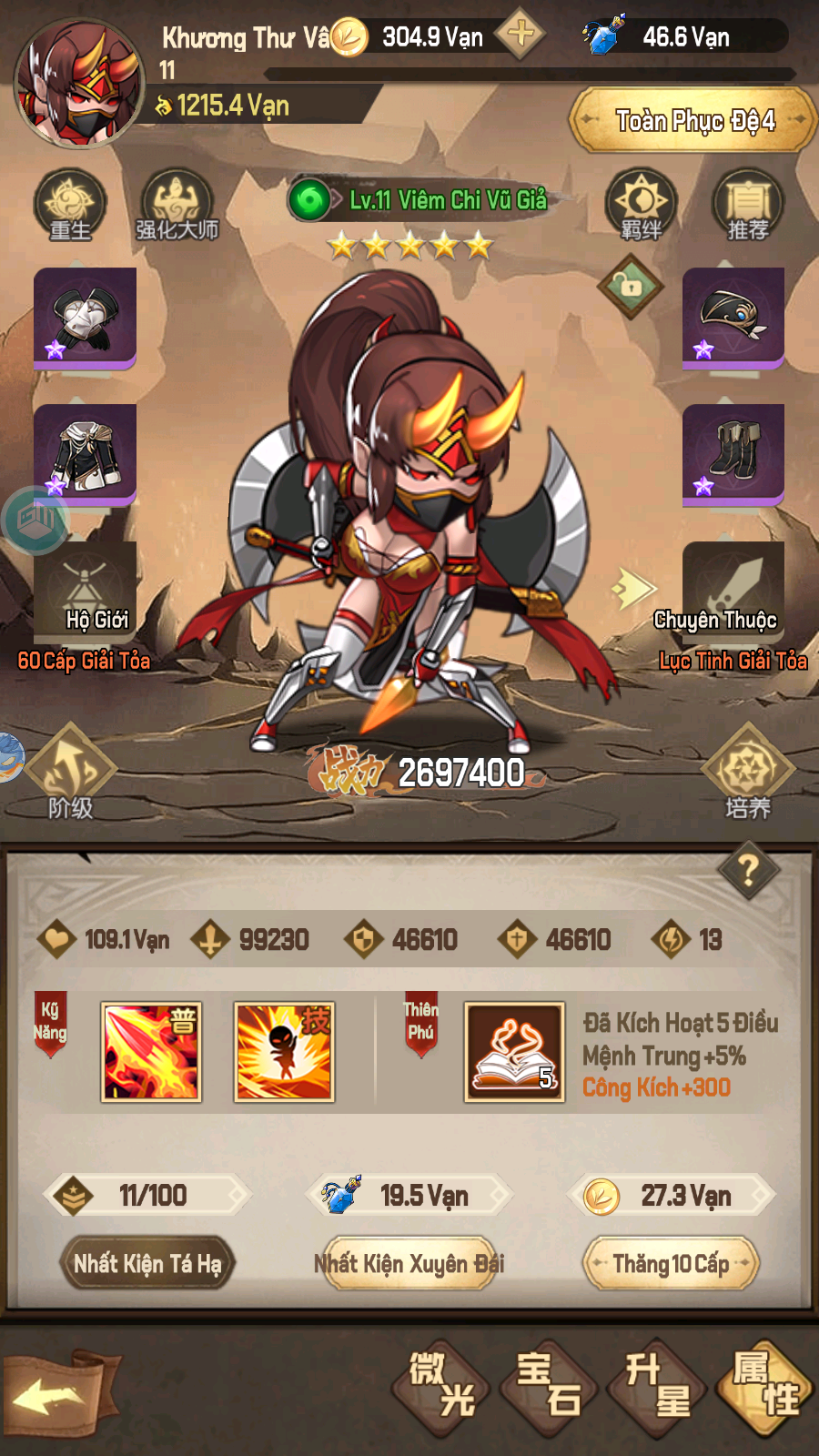Tap the gold coin plus button

click(521, 35)
